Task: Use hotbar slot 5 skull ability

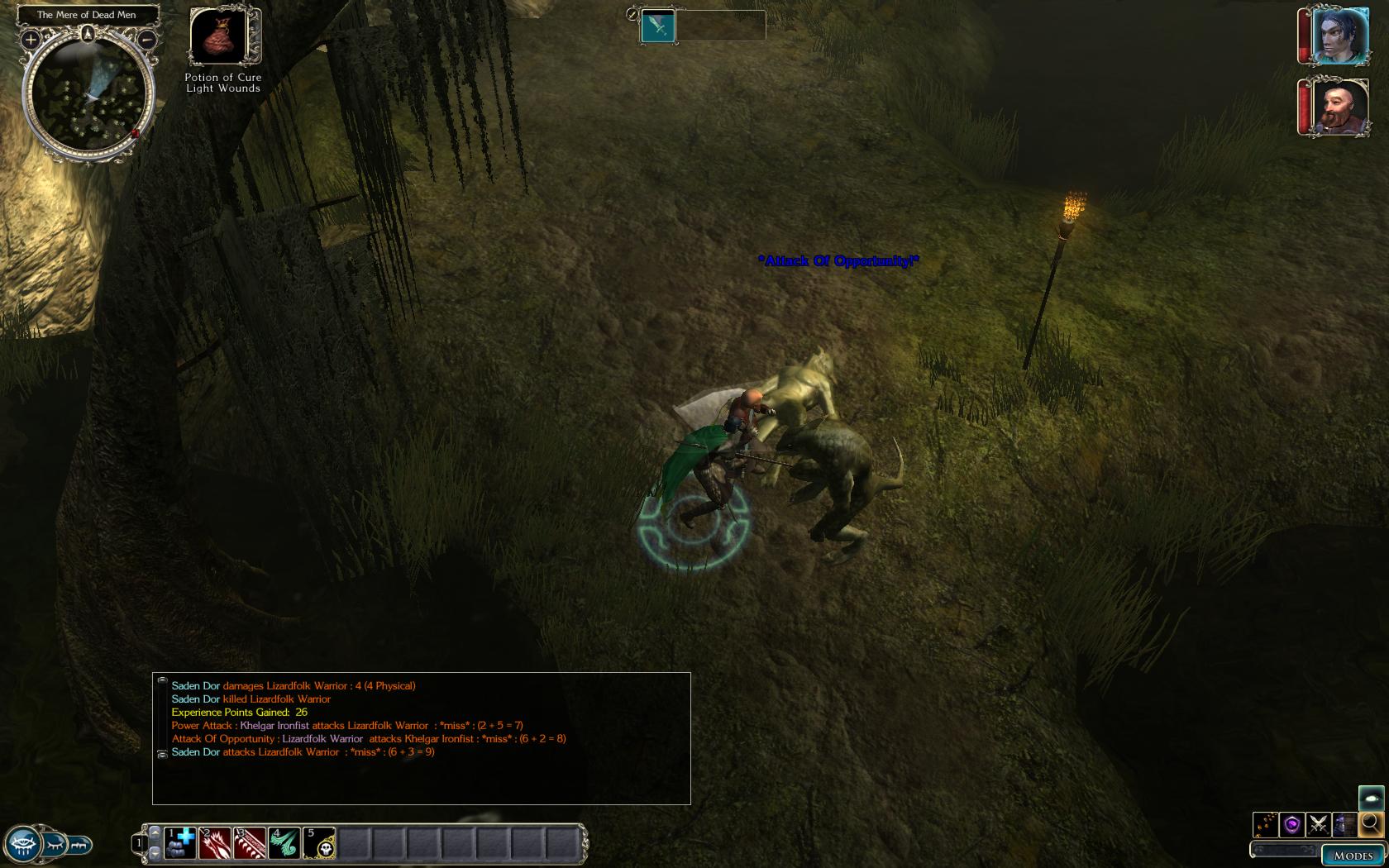Action: click(x=319, y=843)
